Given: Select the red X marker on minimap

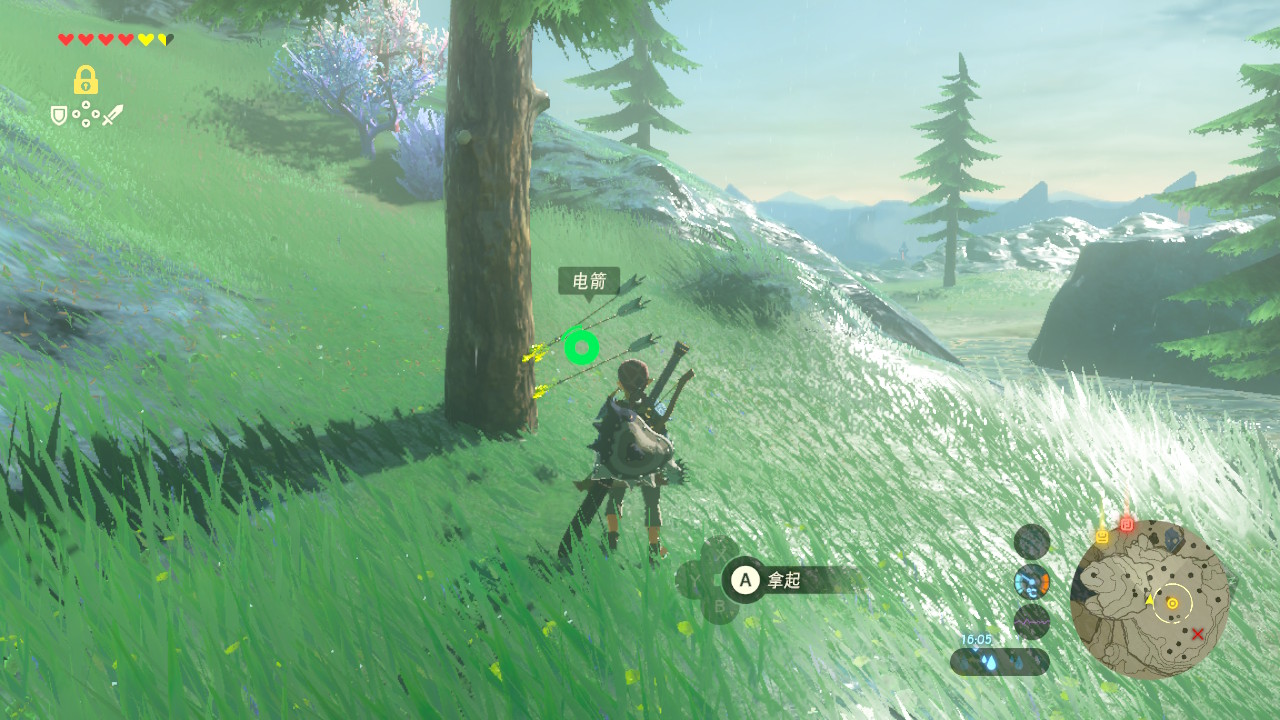Looking at the screenshot, I should 1197,633.
